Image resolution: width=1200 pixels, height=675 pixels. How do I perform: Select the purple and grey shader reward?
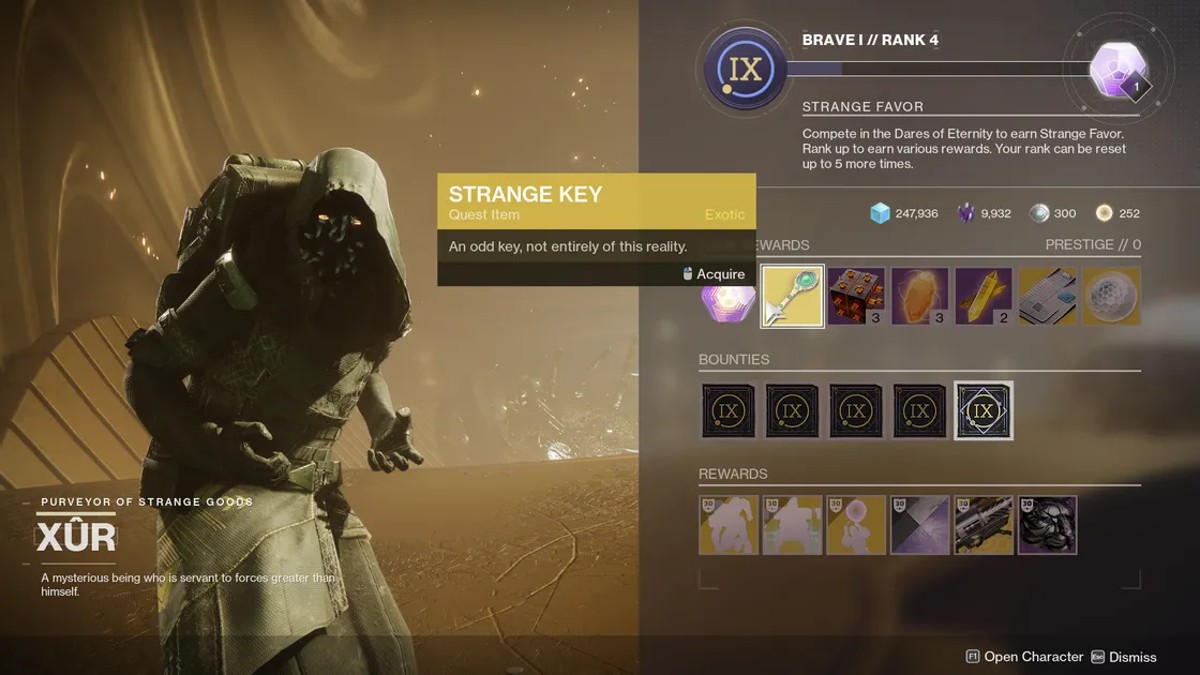[920, 525]
